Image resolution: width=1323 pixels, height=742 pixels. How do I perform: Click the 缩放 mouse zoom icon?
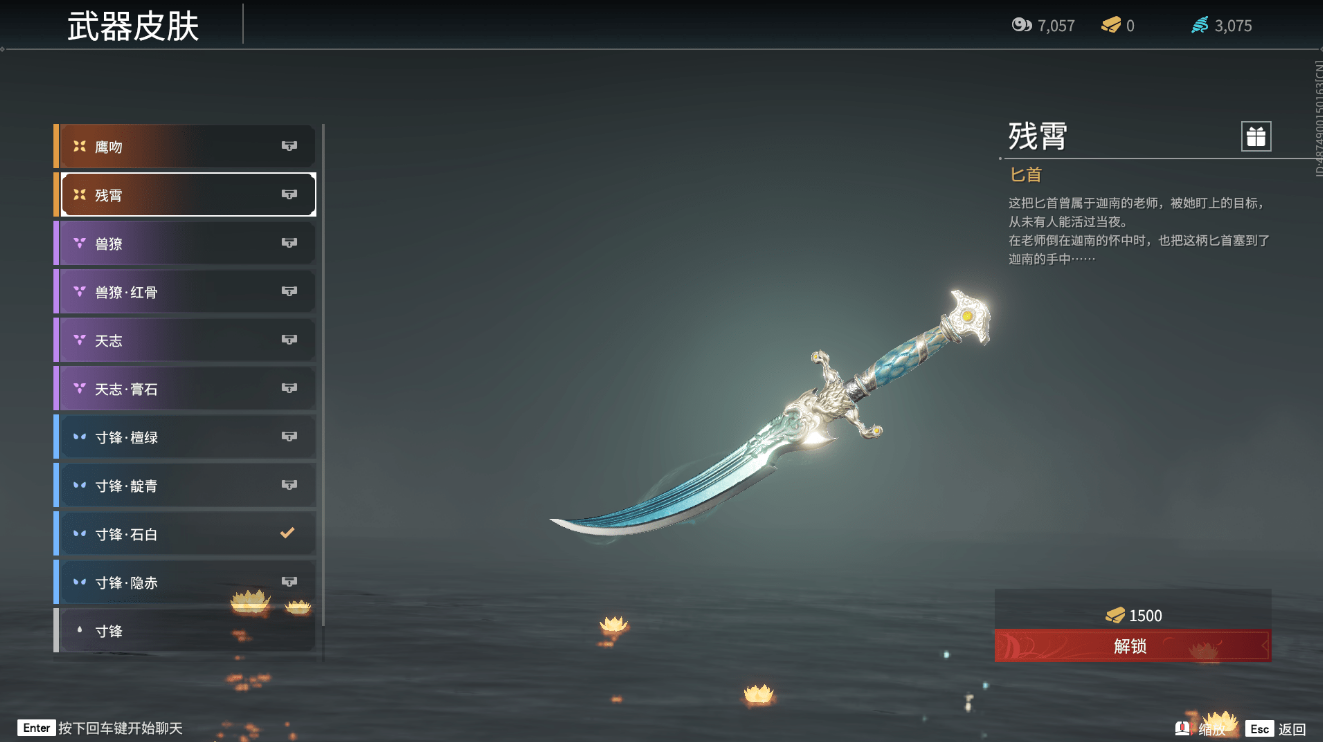tap(1183, 728)
